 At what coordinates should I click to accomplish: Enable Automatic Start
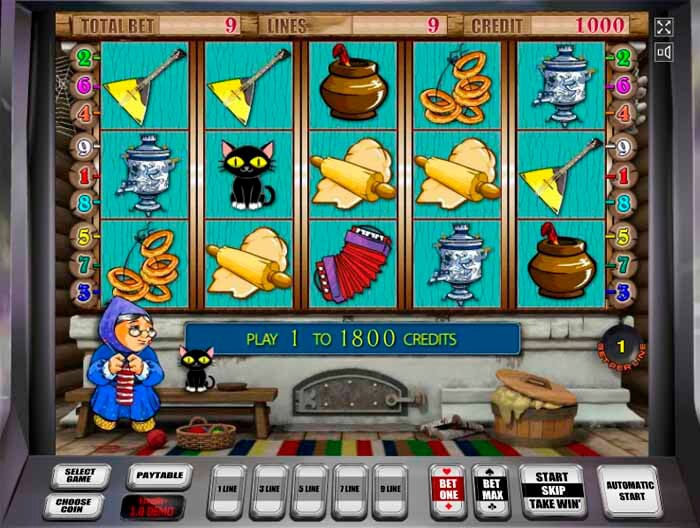point(629,490)
